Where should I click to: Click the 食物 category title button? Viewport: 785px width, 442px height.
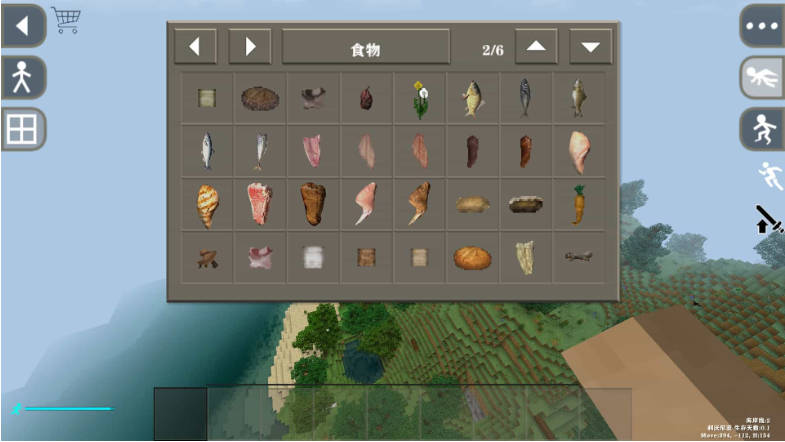tap(364, 47)
